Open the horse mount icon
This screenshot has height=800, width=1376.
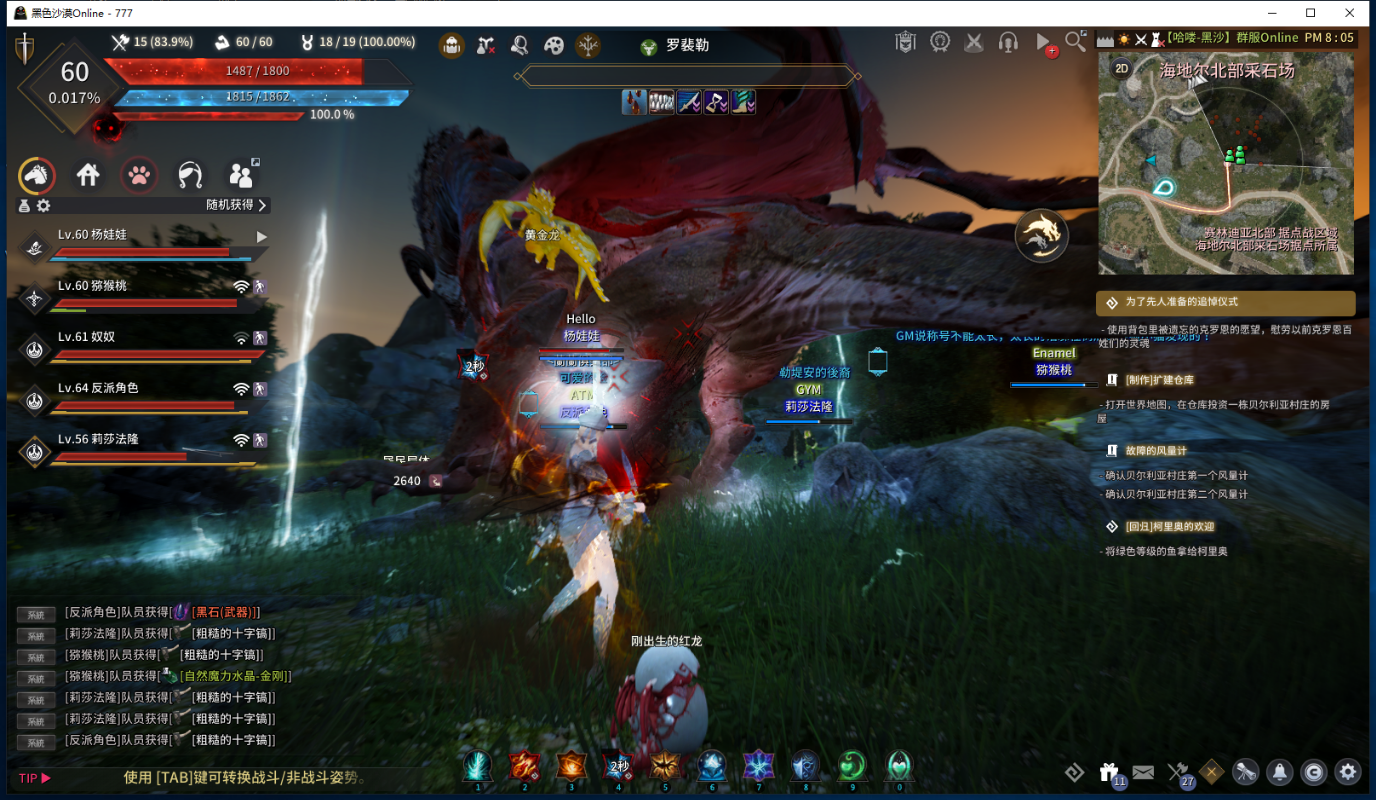coord(37,176)
